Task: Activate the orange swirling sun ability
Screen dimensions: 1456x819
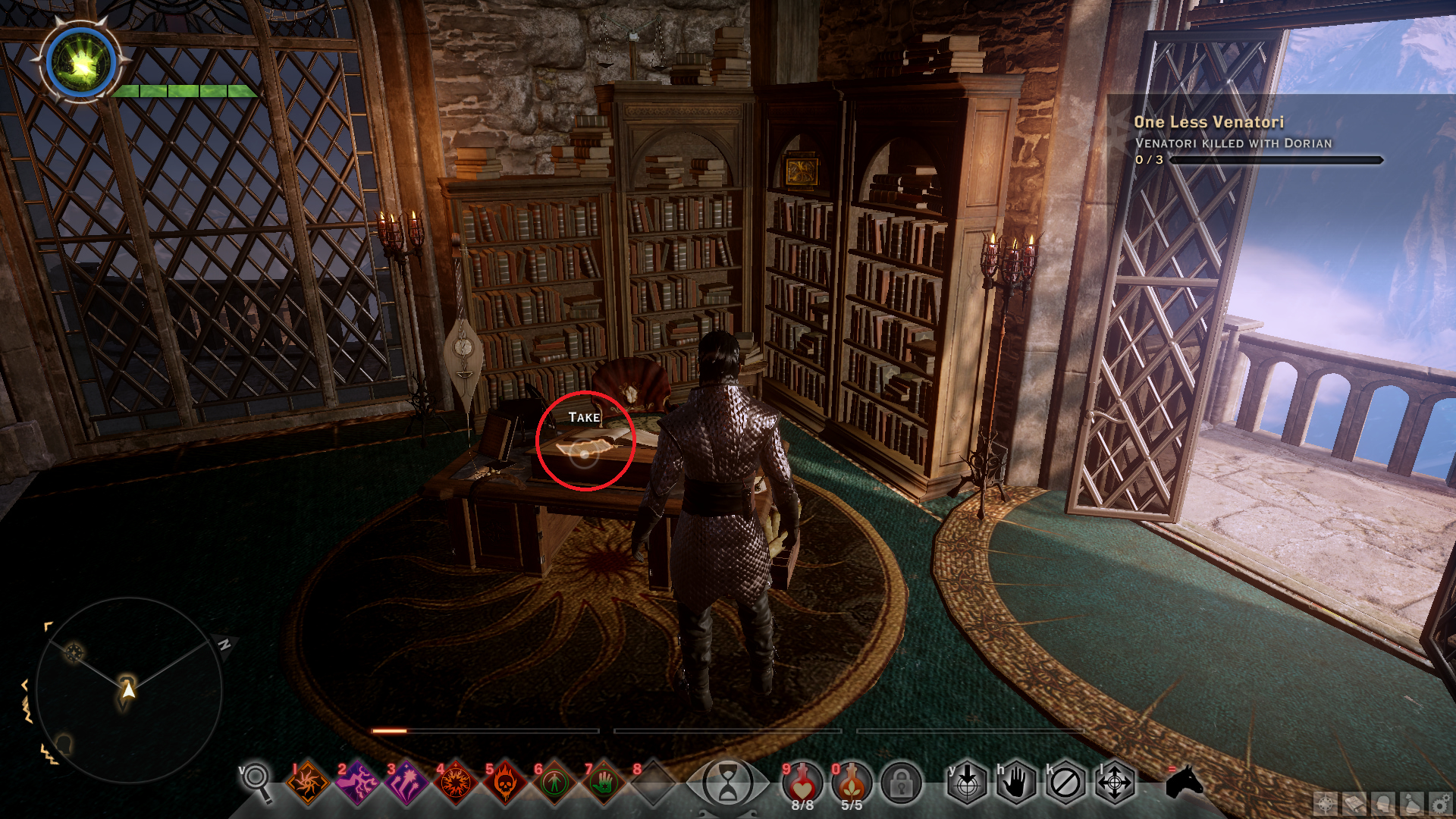Action: [307, 783]
